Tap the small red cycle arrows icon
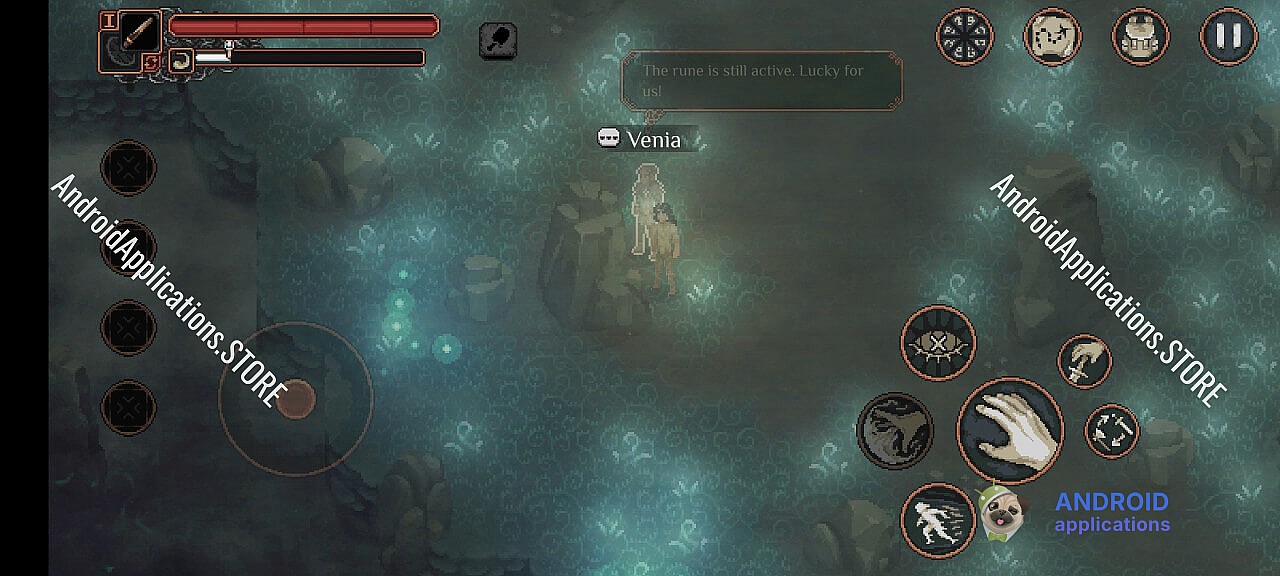1280x576 pixels. click(150, 63)
